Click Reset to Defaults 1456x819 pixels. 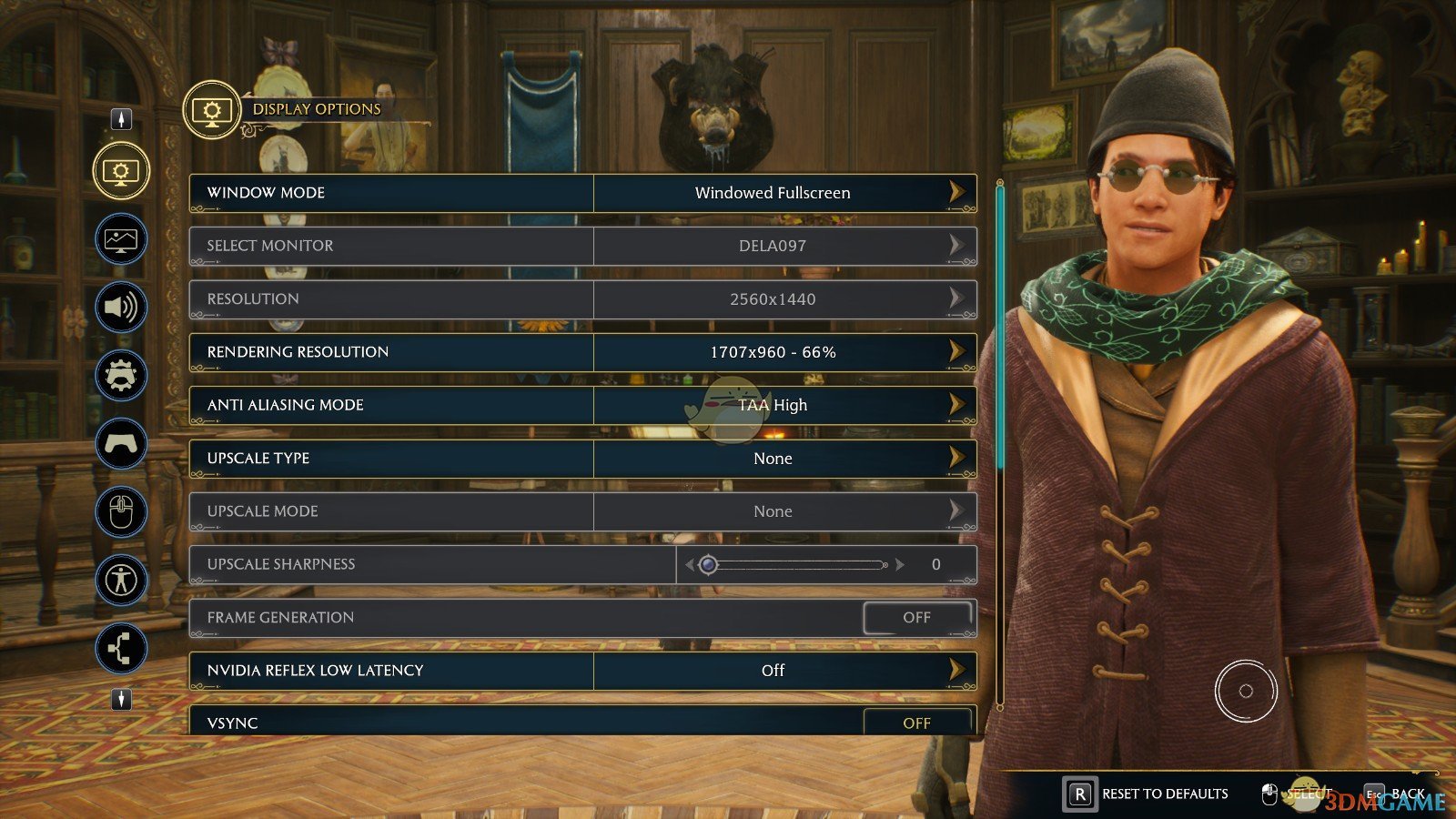1164,793
